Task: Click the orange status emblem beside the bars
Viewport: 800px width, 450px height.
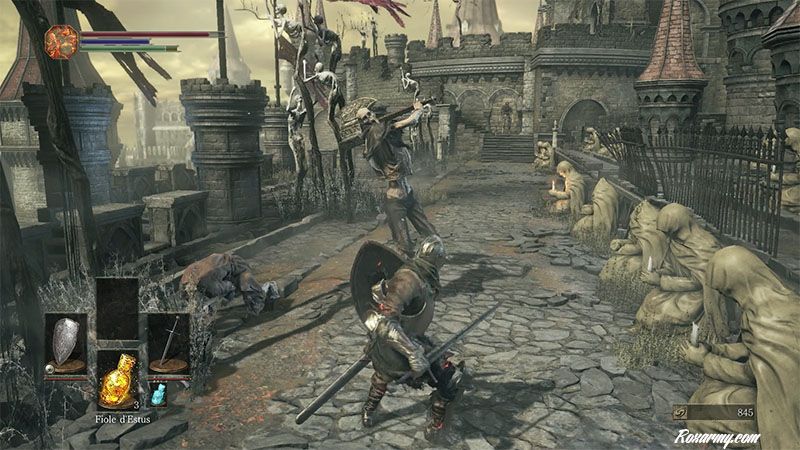Action: click(x=62, y=42)
